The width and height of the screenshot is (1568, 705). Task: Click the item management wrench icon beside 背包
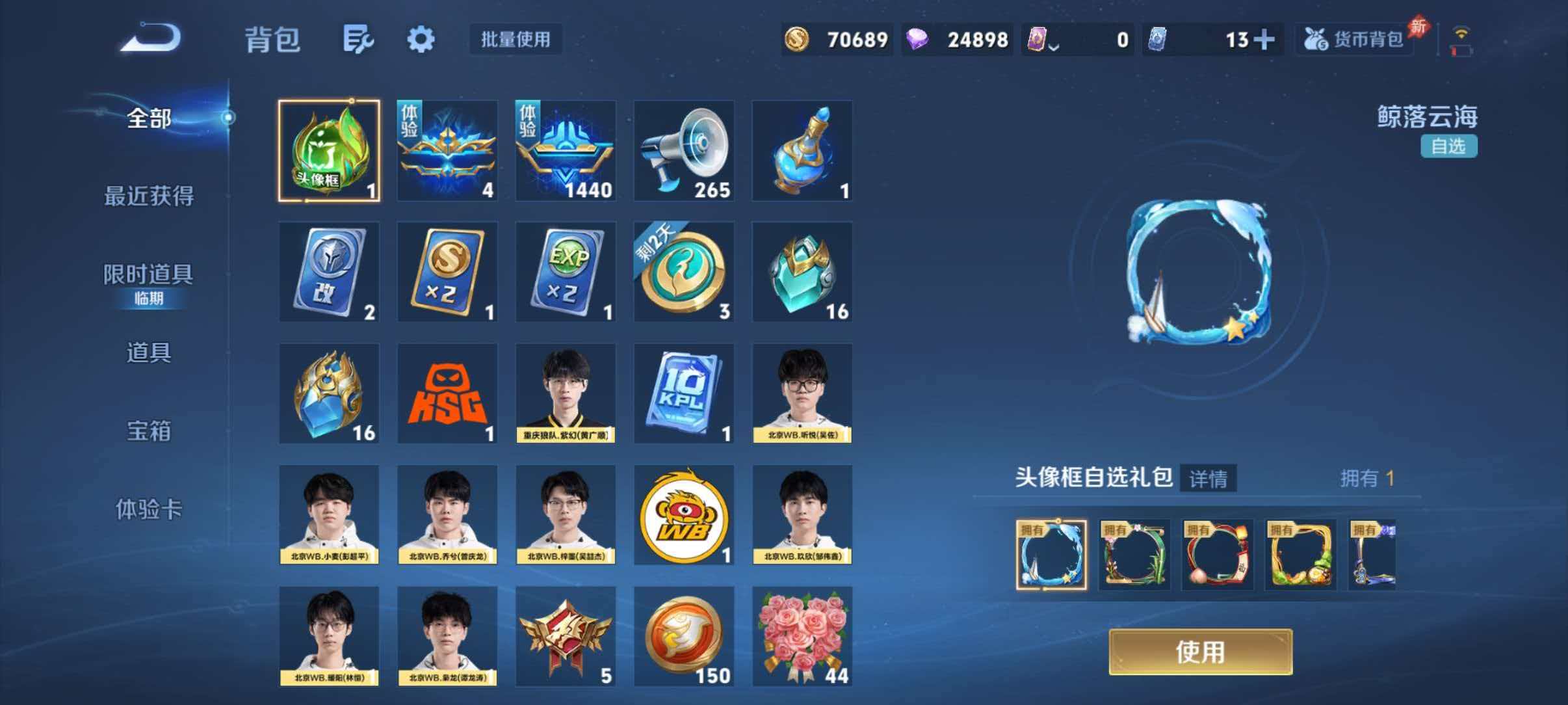pyautogui.click(x=358, y=39)
